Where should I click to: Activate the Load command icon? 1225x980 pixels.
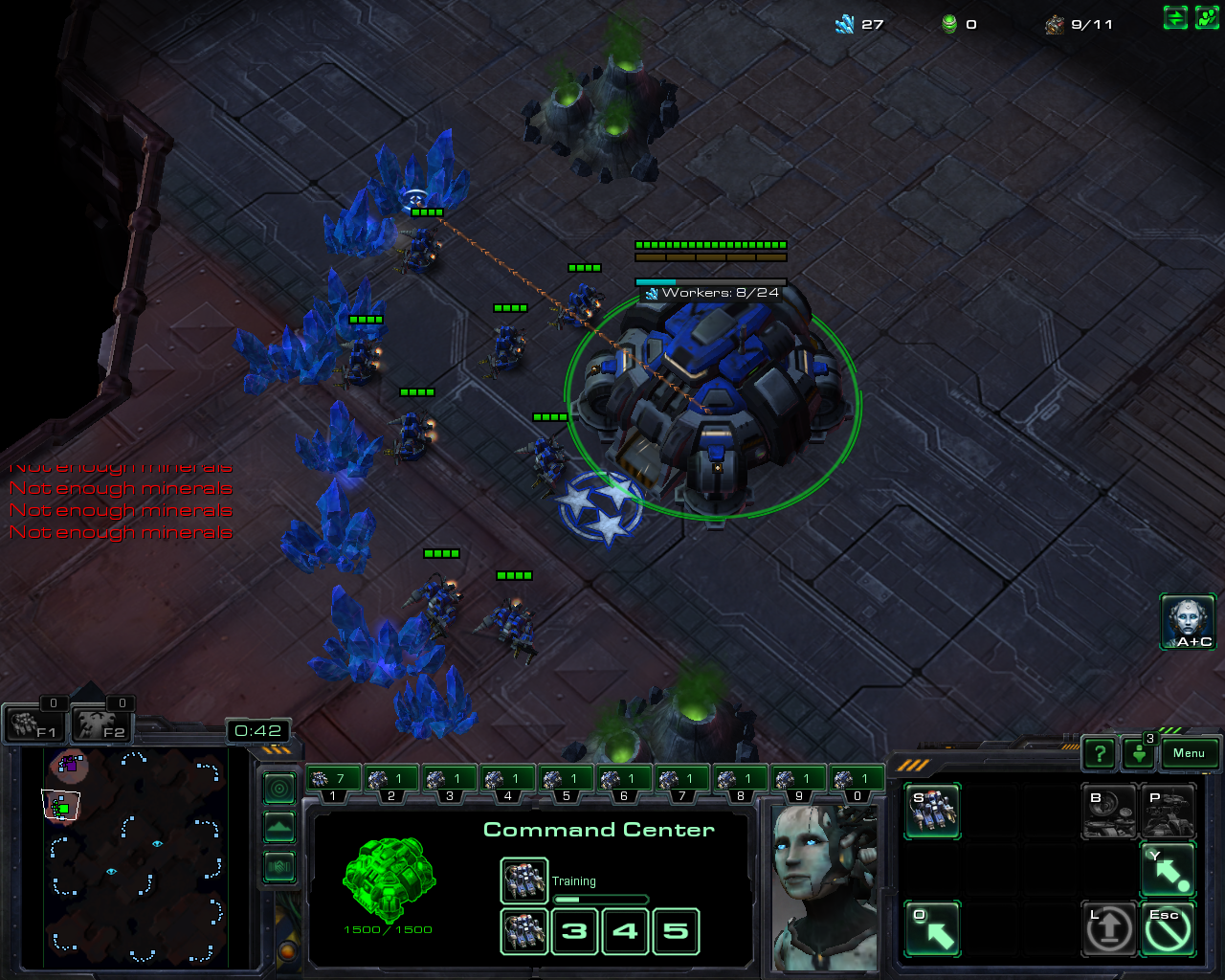pos(1109,927)
